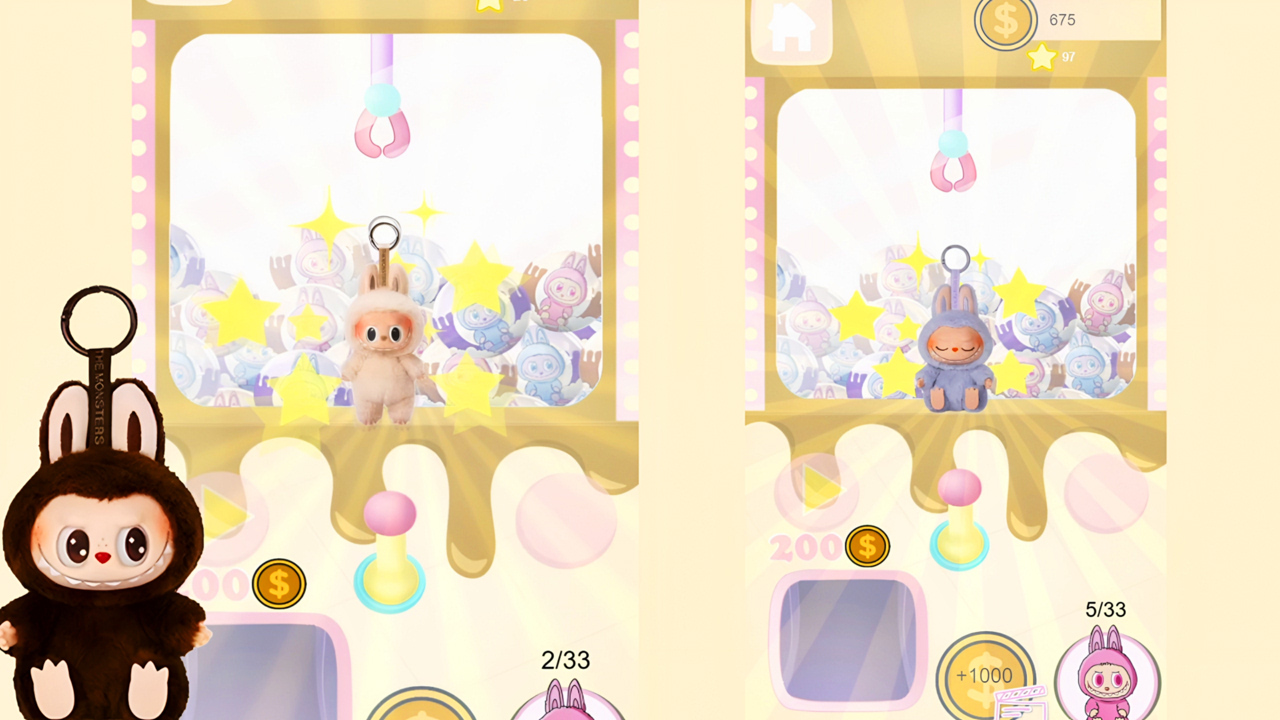The height and width of the screenshot is (720, 1280).
Task: Claim the +1000 coins reward
Action: (985, 675)
